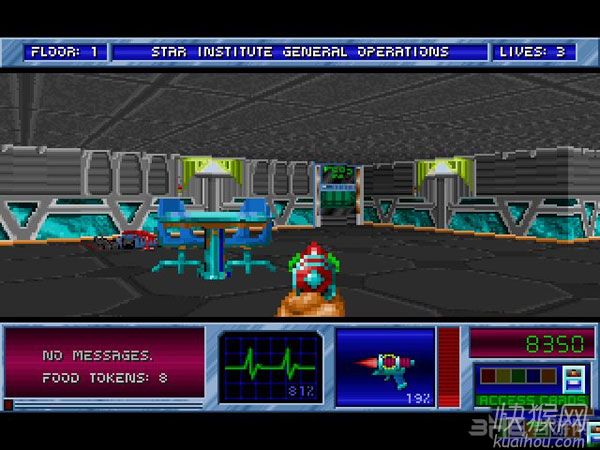600x450 pixels.
Task: Click the Access Cards color slot panel
Action: pos(517,377)
